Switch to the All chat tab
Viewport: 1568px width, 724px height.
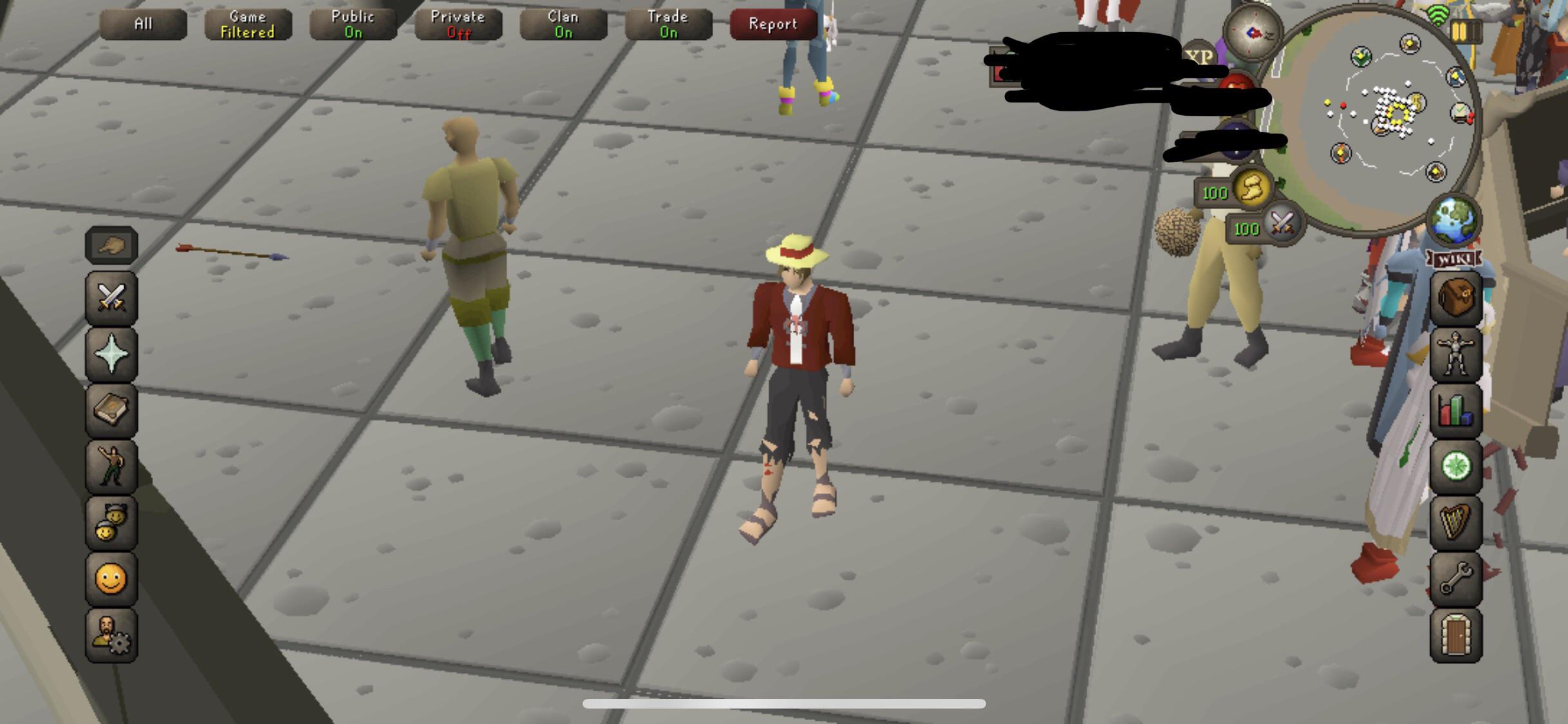(x=143, y=24)
